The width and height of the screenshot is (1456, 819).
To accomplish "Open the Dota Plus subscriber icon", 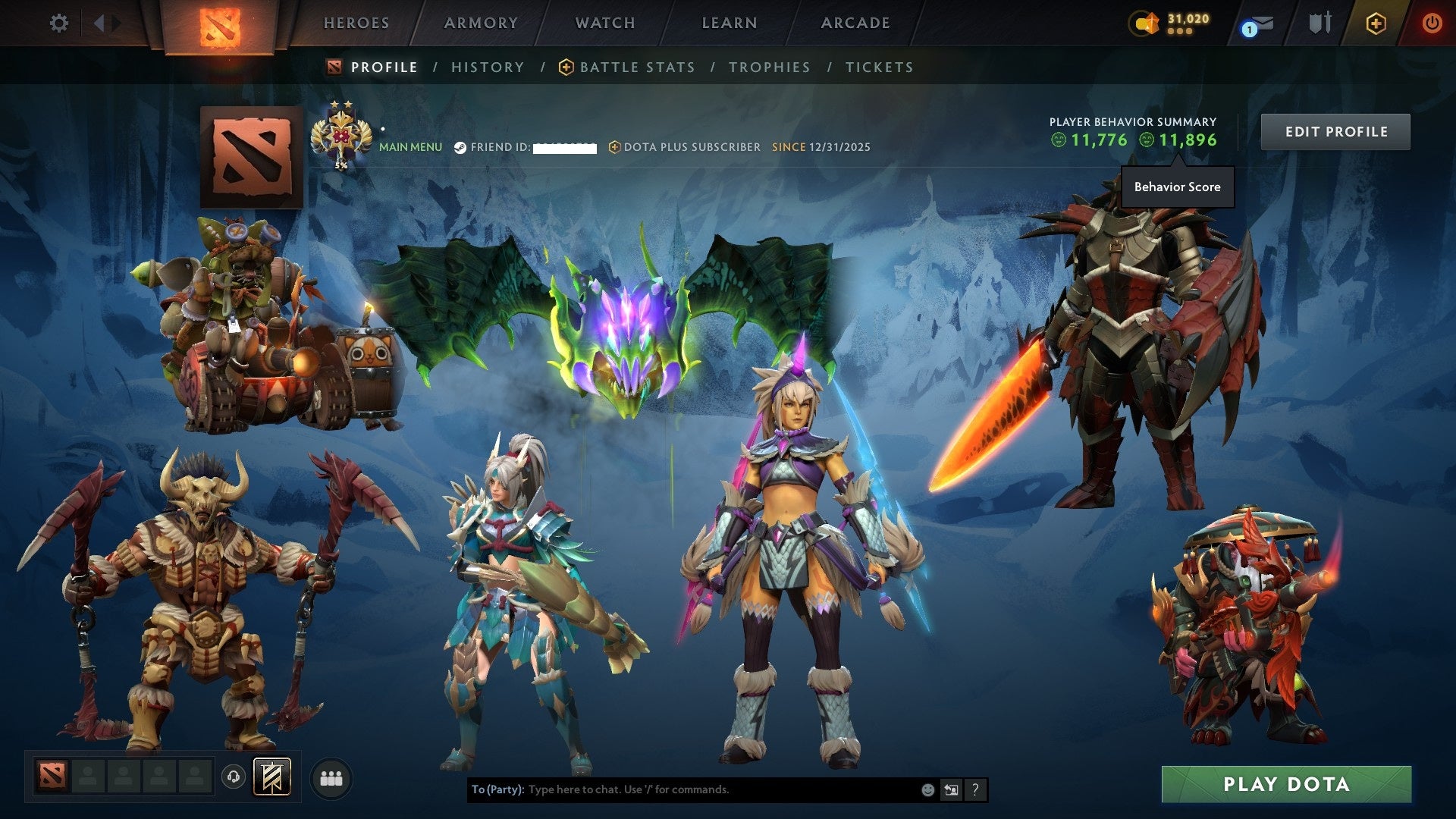I will point(614,147).
